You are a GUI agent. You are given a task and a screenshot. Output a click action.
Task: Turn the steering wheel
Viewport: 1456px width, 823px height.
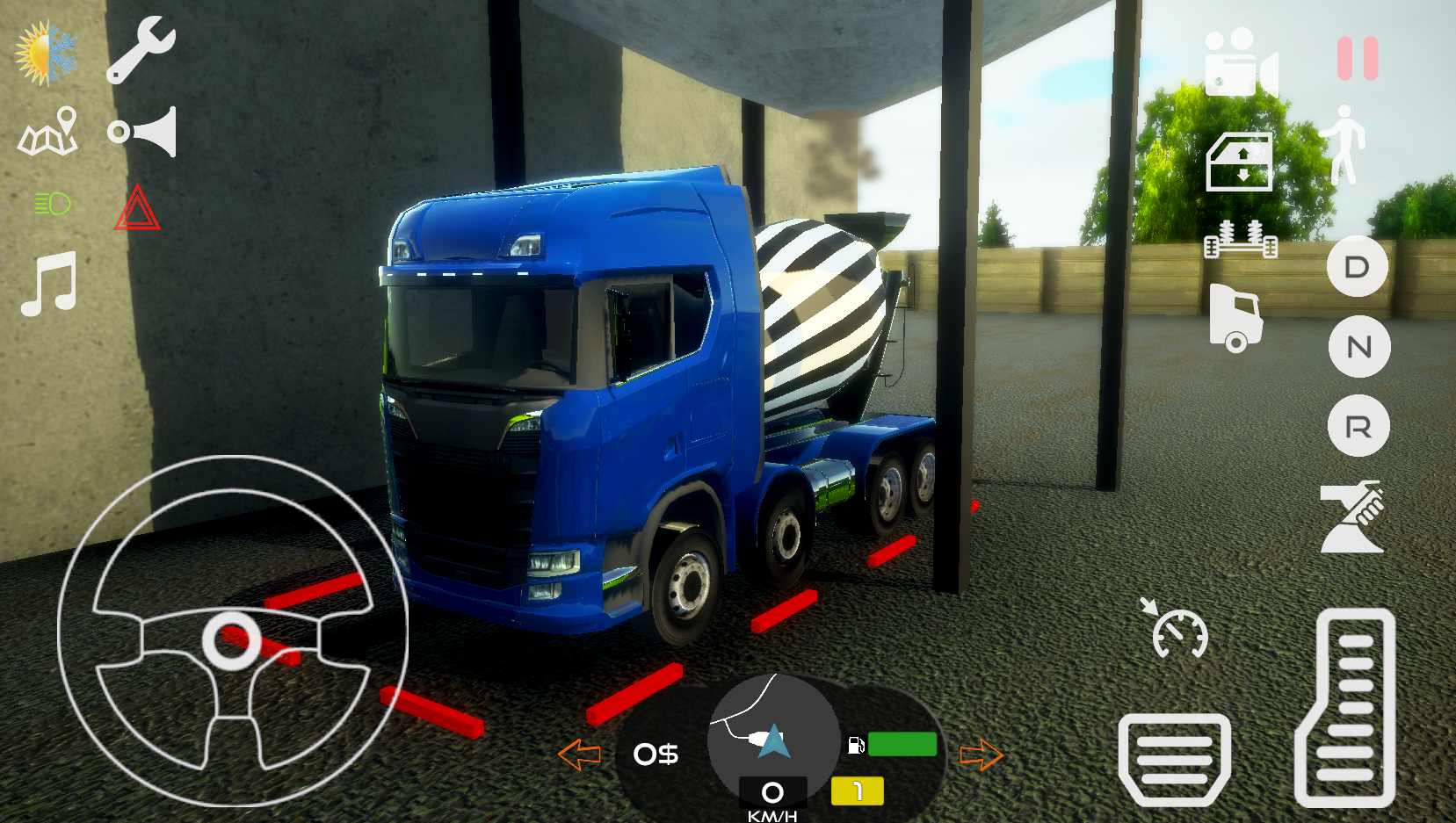point(233,641)
